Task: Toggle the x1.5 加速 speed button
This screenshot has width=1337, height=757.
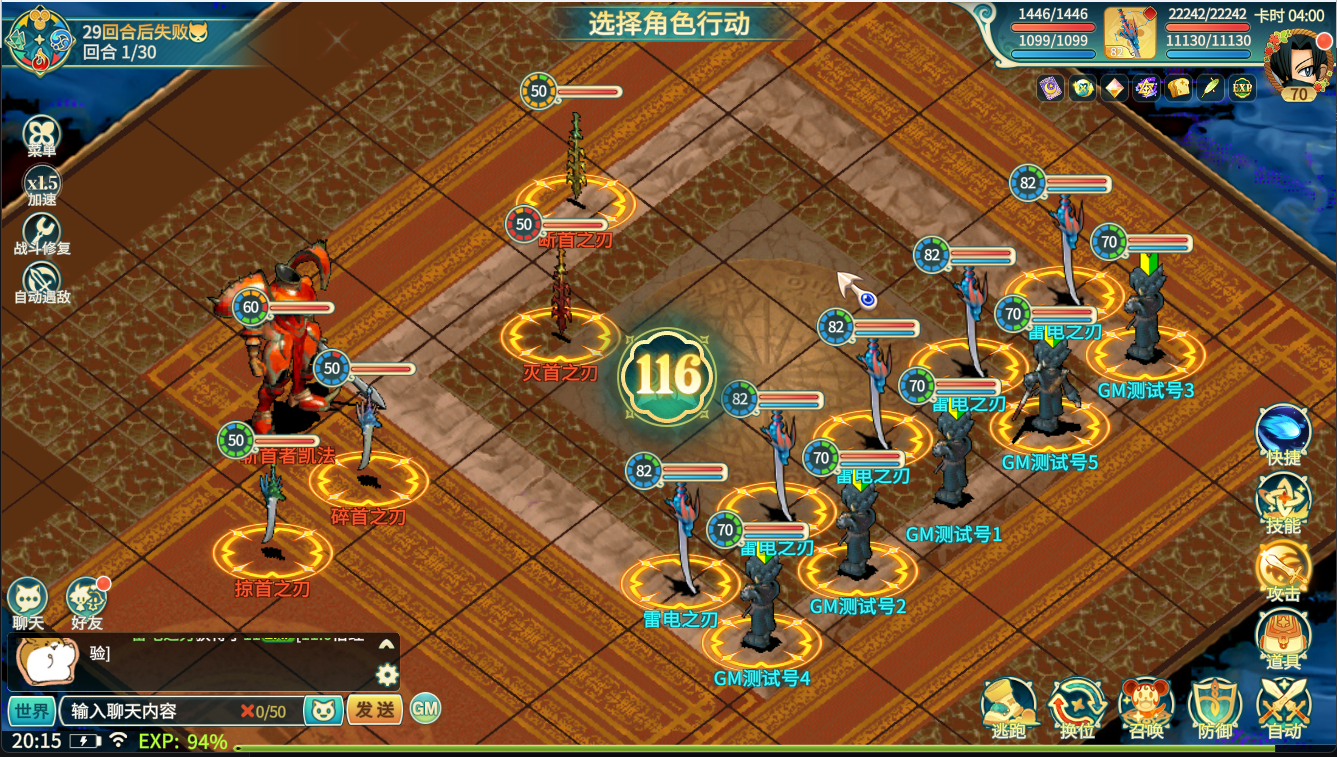Action: coord(42,185)
